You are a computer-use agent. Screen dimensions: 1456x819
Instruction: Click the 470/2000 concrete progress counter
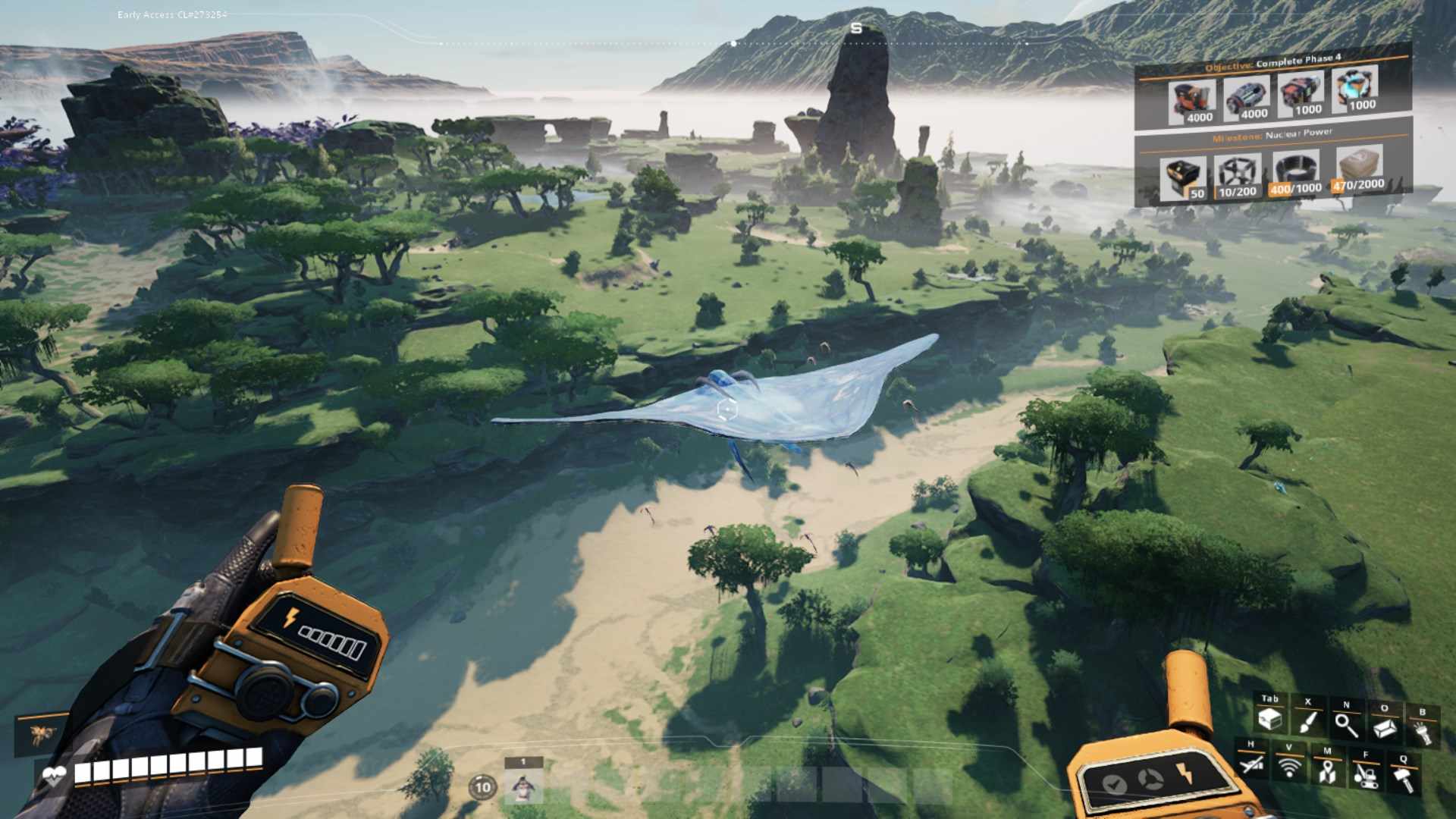(1357, 187)
